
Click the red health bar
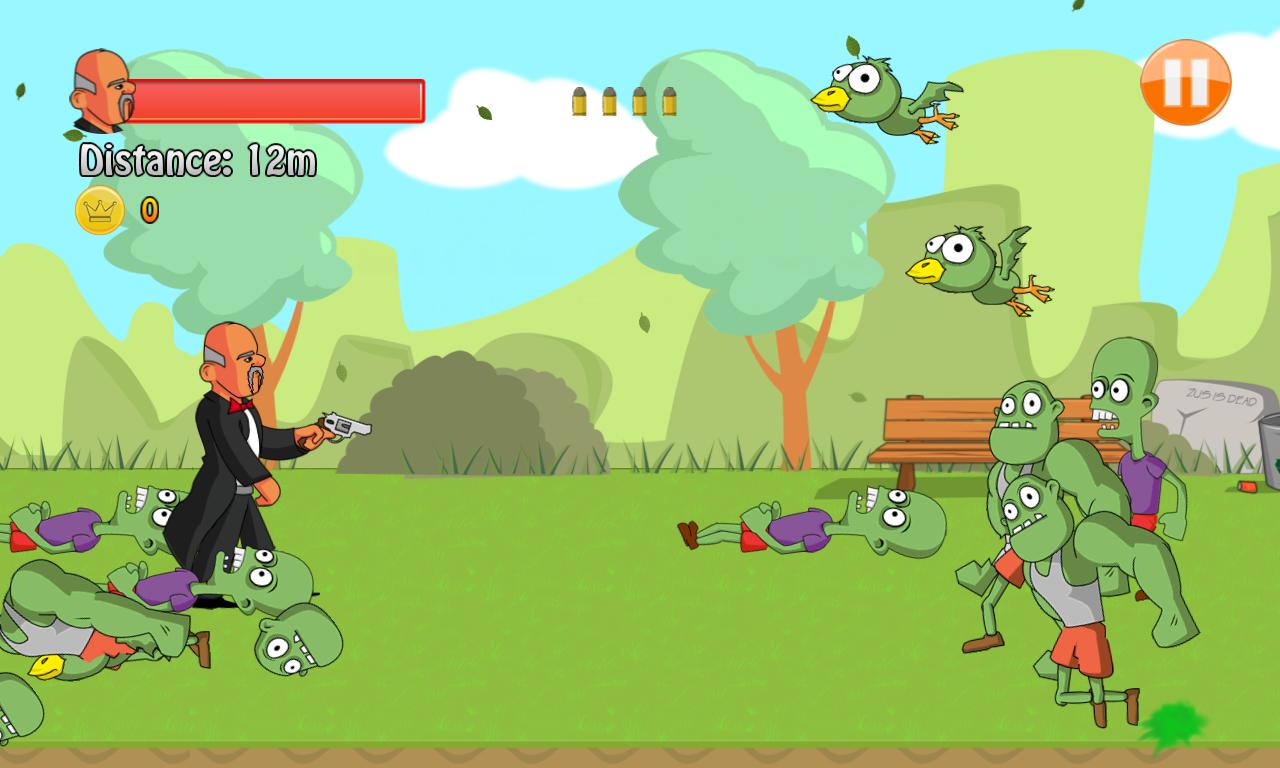click(x=280, y=100)
